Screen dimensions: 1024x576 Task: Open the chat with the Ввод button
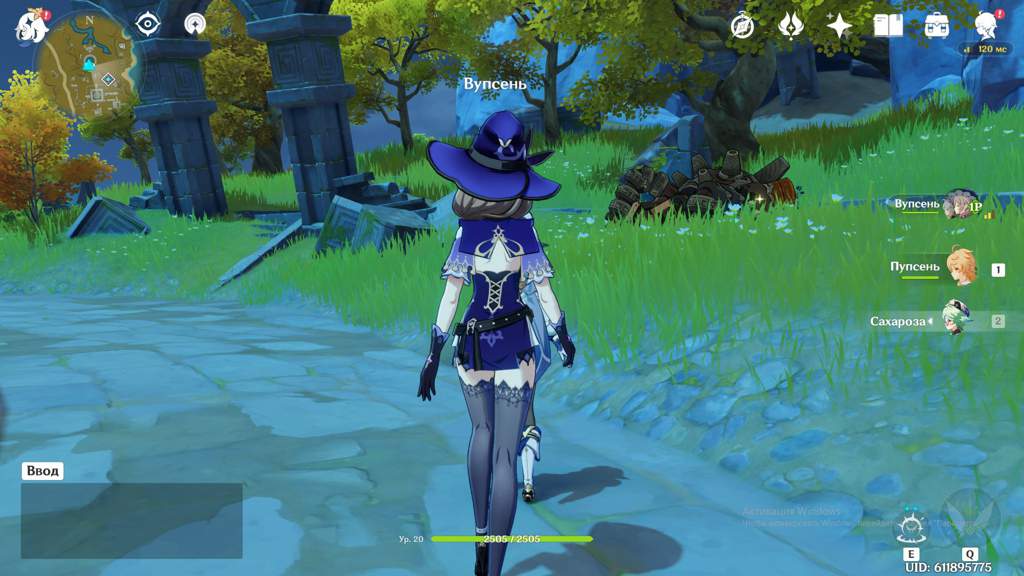click(x=43, y=471)
